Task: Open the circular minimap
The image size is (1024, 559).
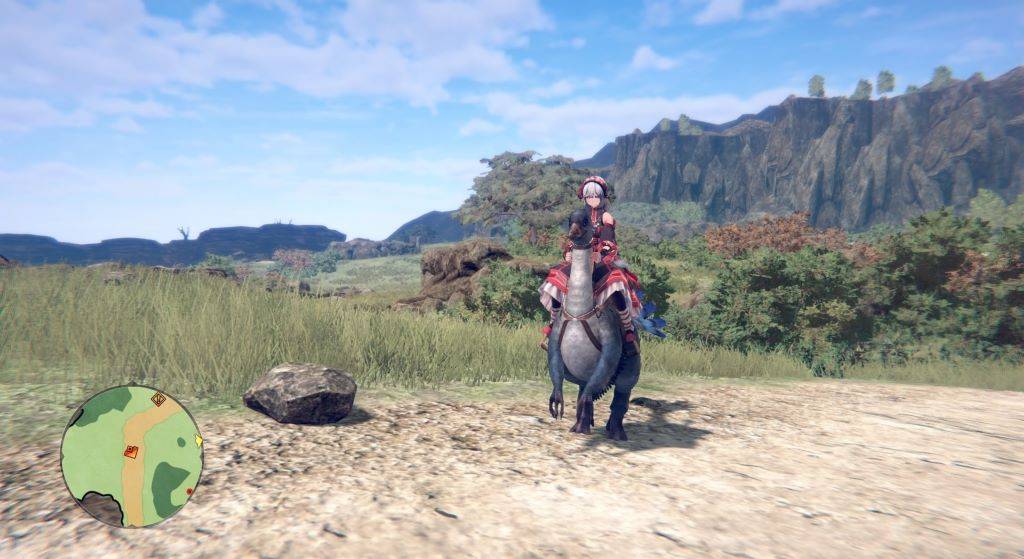Action: pos(131,456)
